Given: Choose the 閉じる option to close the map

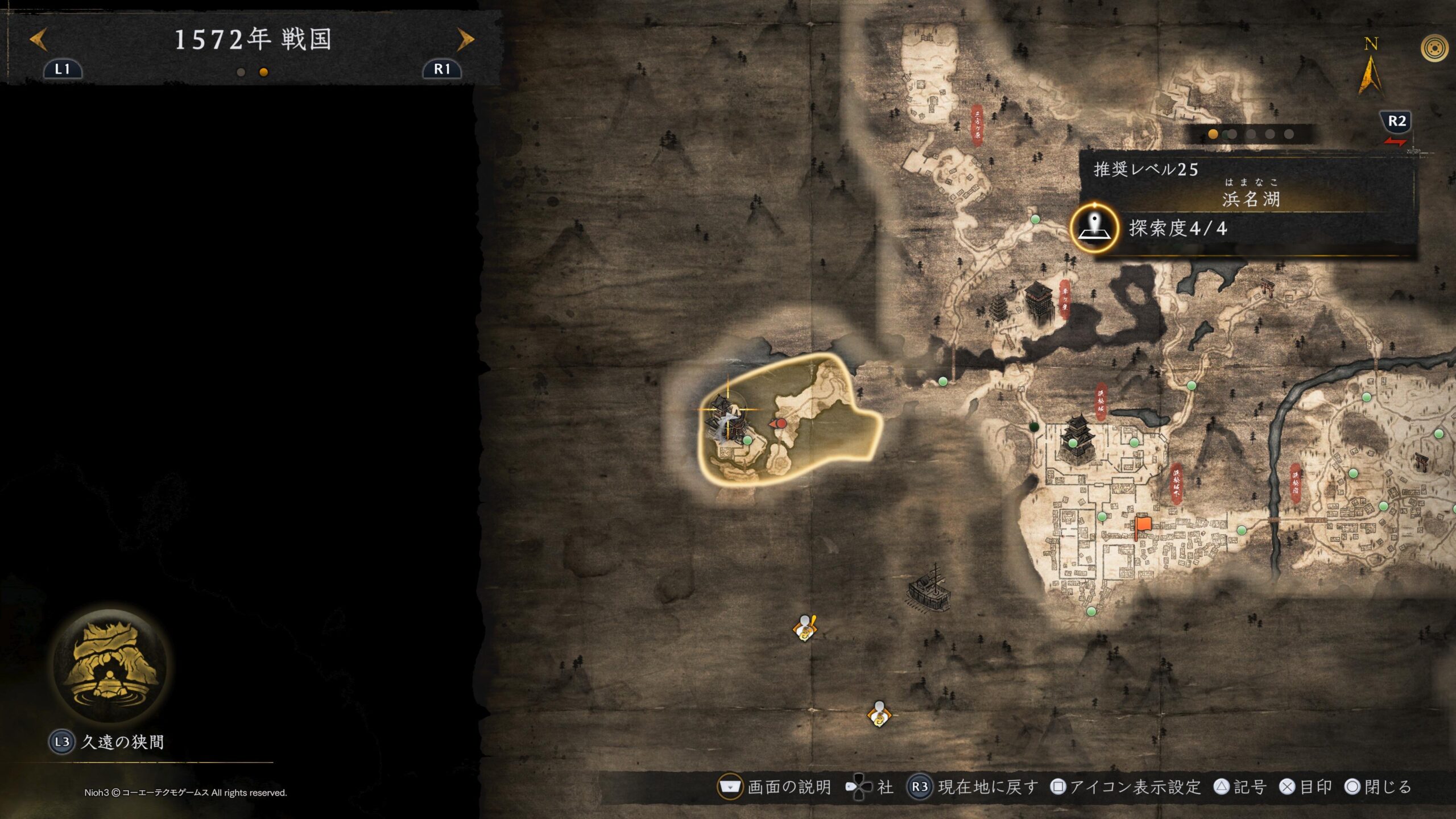Looking at the screenshot, I should 1379,787.
